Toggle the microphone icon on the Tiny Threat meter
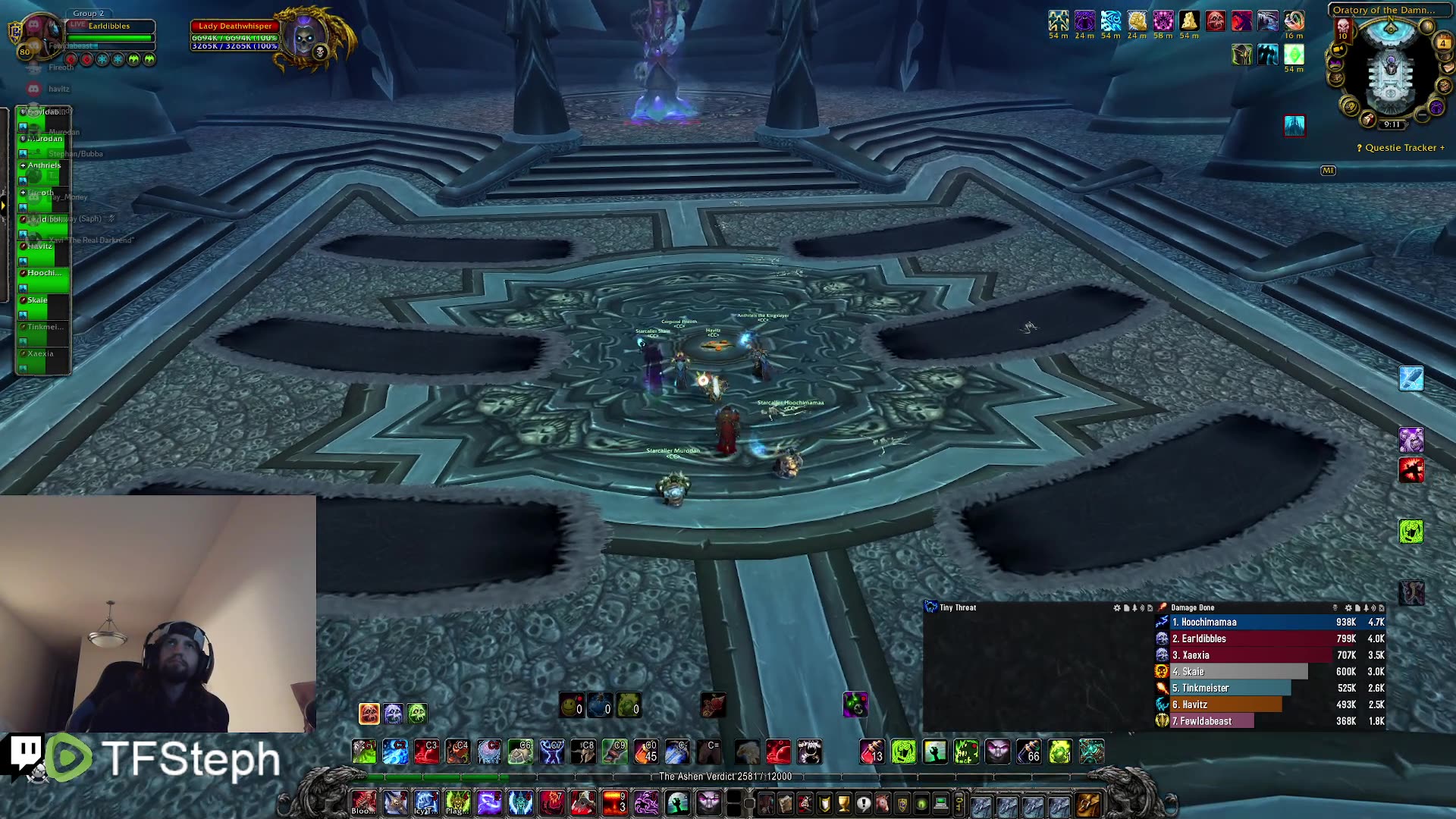Screen dimensions: 1456x819 (x=1134, y=608)
